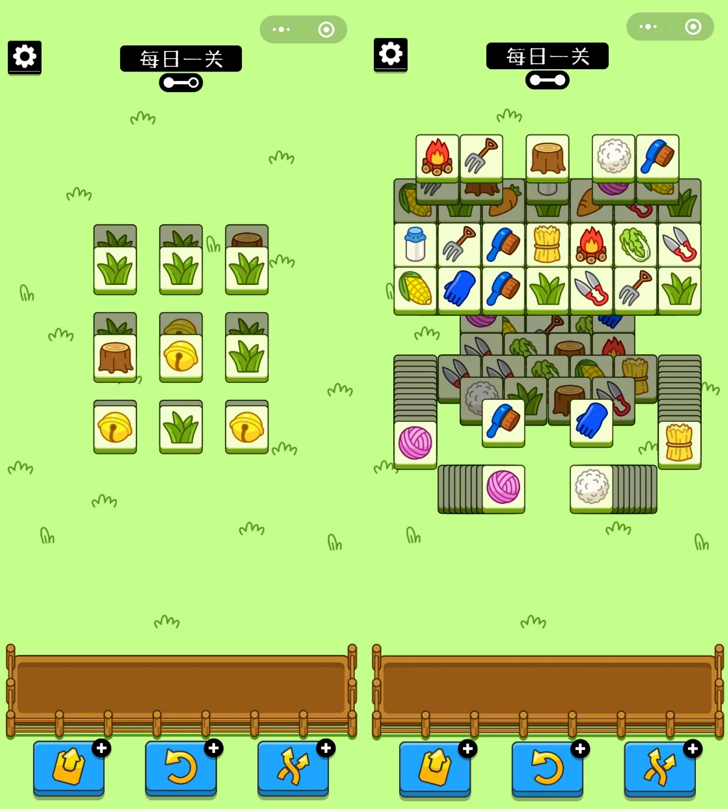Tap the campfire tile beside the cabbage
Screen dimensions: 728x809
pos(591,245)
